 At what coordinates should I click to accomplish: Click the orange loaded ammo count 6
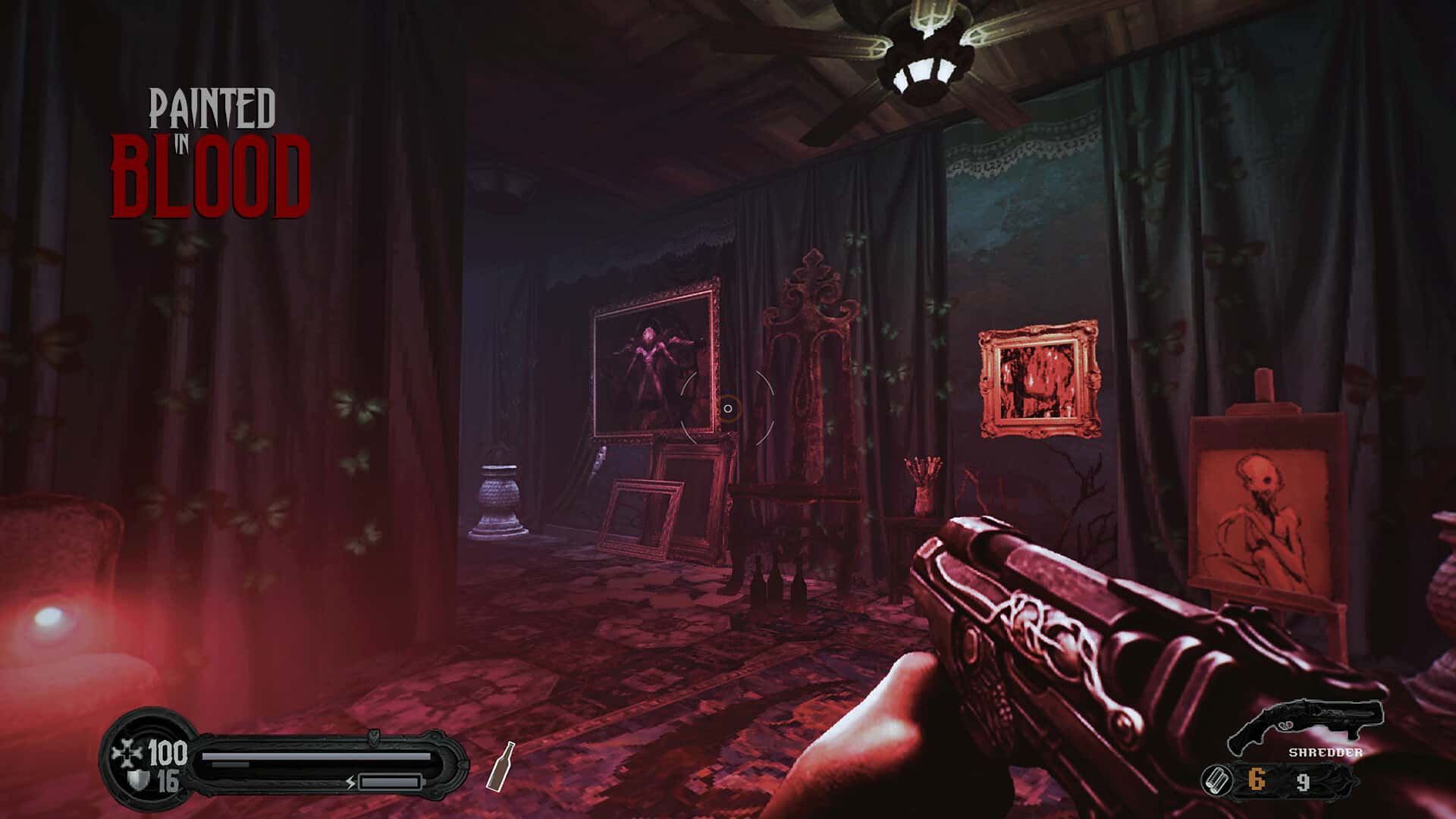(1256, 779)
